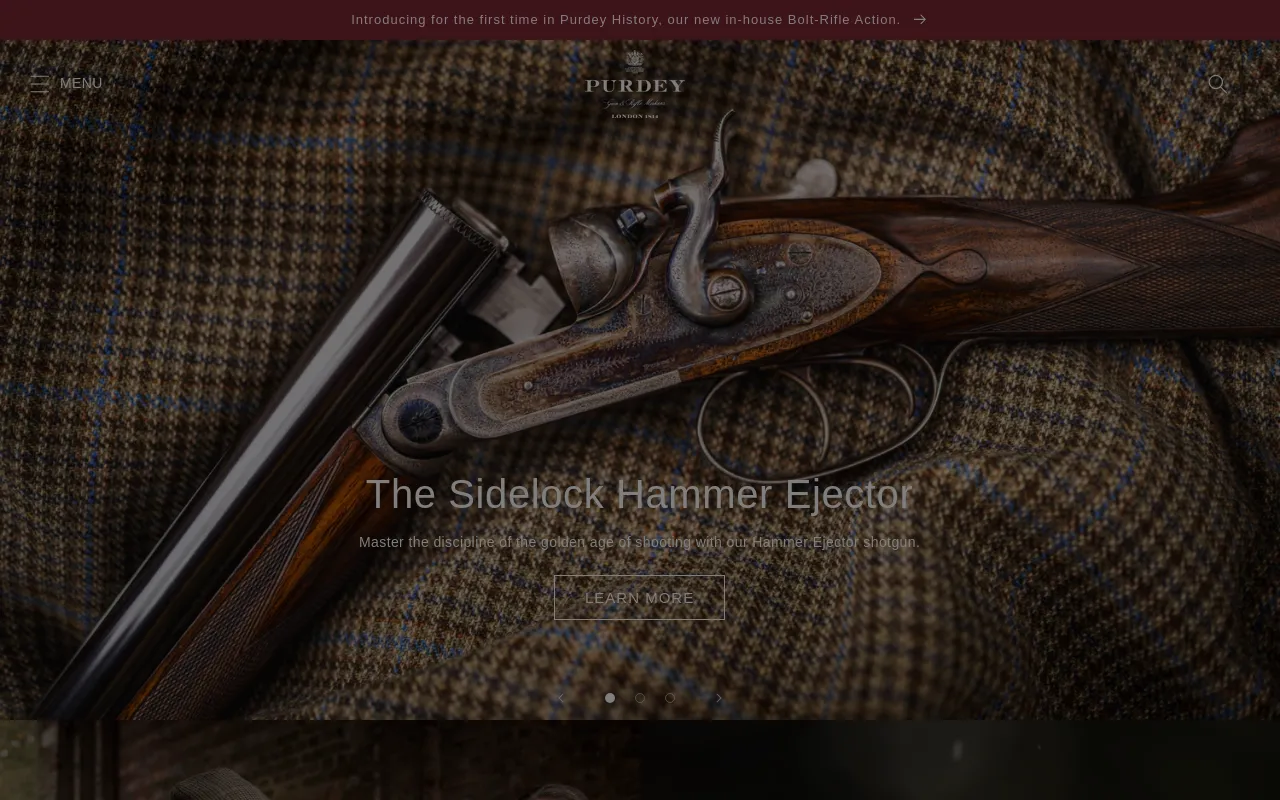1280x800 pixels.
Task: Open search from the top-right corner
Action: [1218, 84]
